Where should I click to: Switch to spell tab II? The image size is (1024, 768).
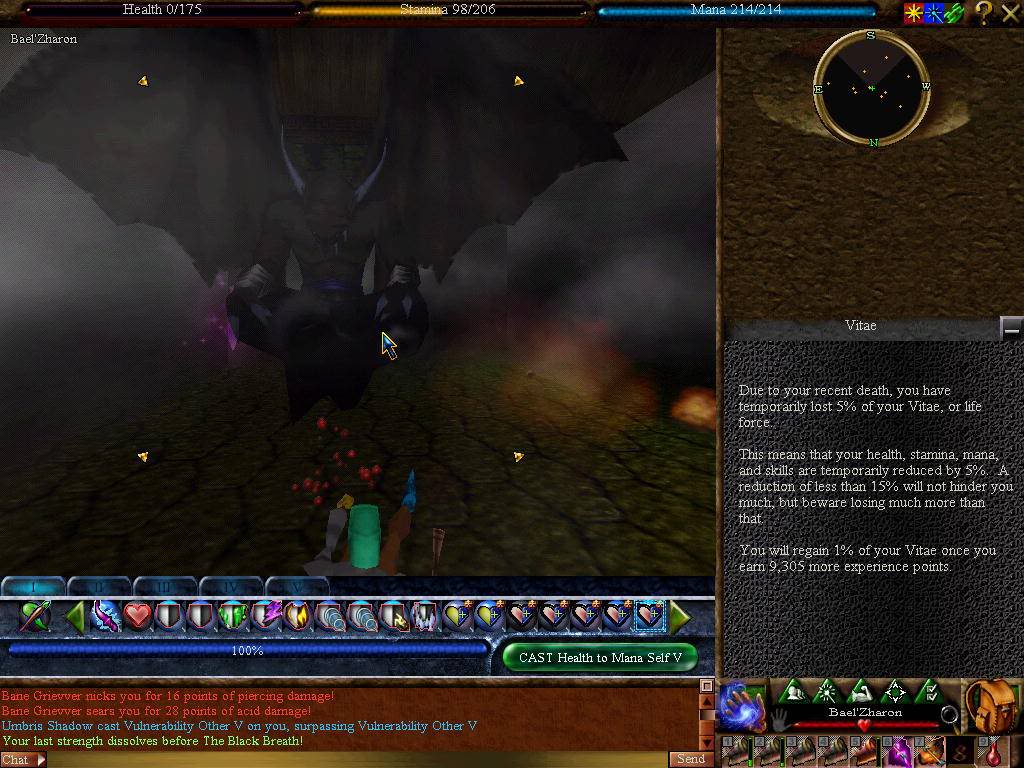tap(98, 587)
